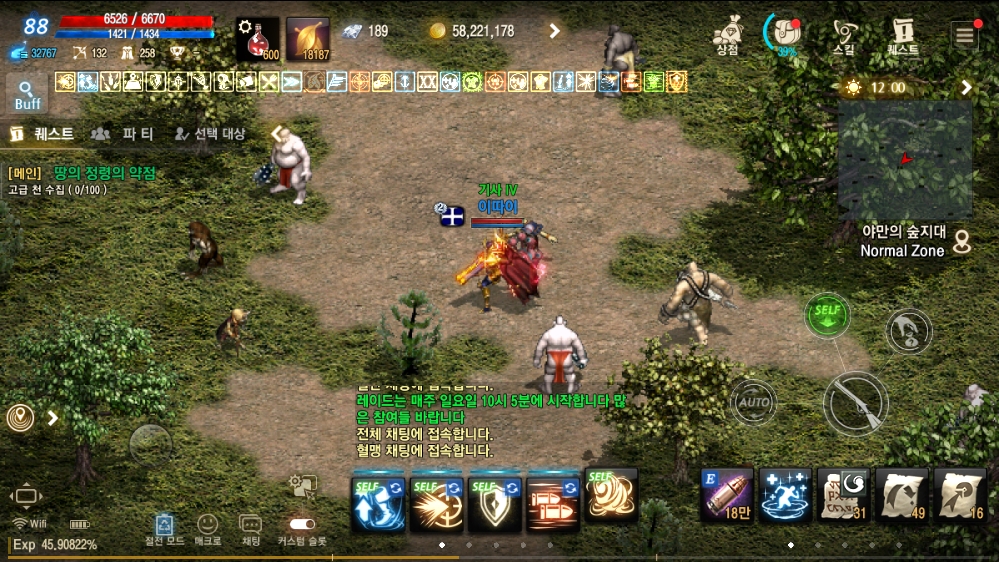The height and width of the screenshot is (562, 999).
Task: Tap the green SELF target button
Action: pos(827,315)
